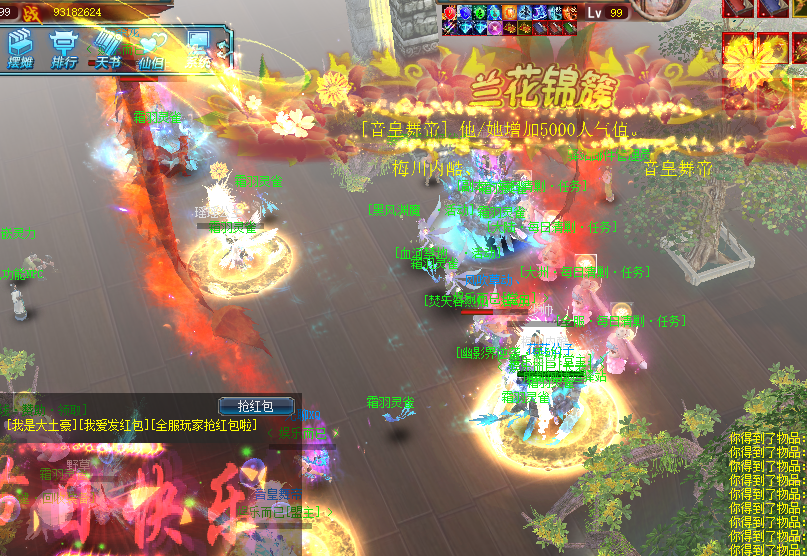Screen dimensions: 807x556
Task: Open the 仙侣 companion menu
Action: 152,50
